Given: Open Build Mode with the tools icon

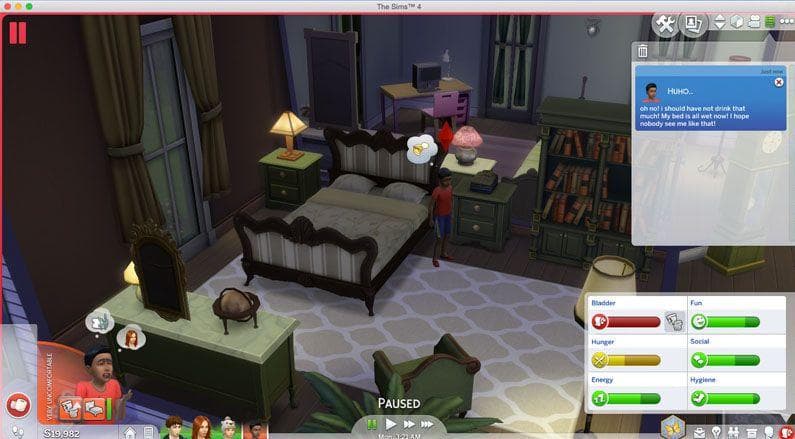Looking at the screenshot, I should coord(666,23).
